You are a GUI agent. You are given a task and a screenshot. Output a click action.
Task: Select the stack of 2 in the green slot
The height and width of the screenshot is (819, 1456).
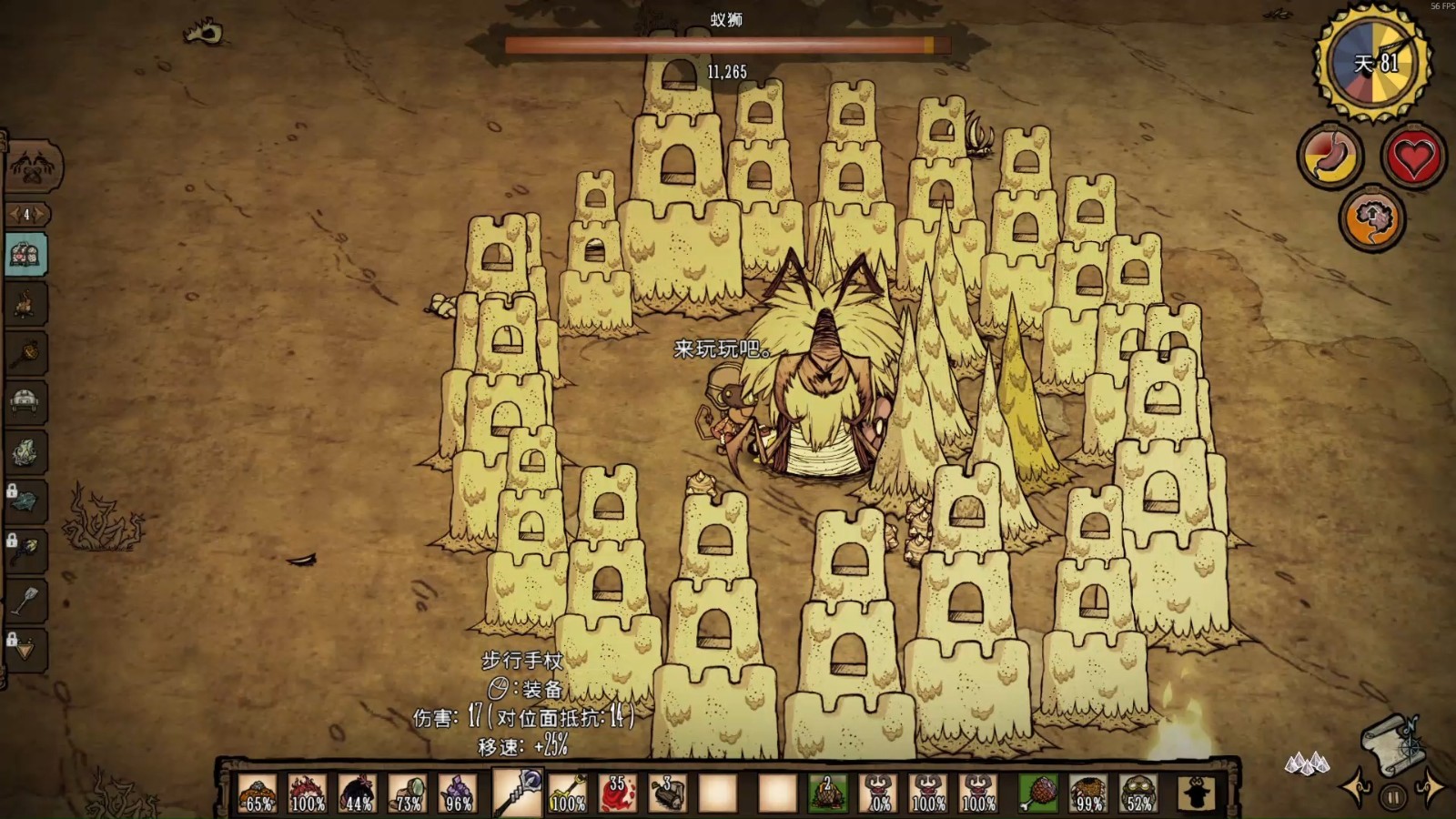click(827, 792)
